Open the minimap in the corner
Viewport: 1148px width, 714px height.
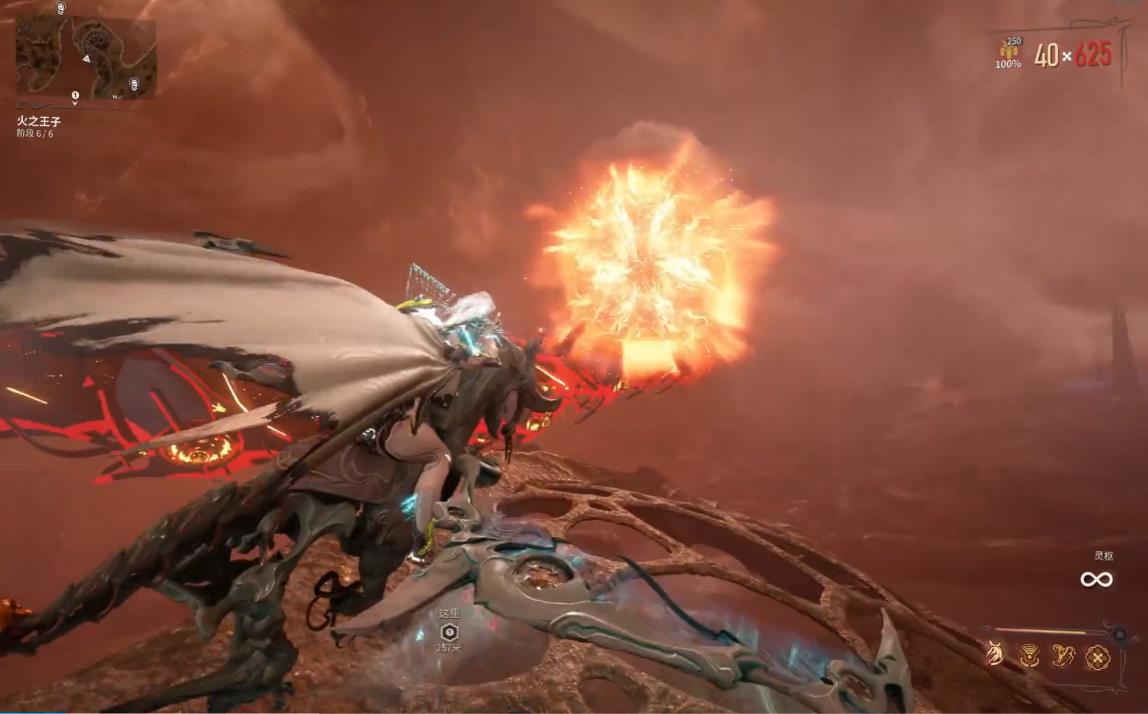(x=86, y=56)
